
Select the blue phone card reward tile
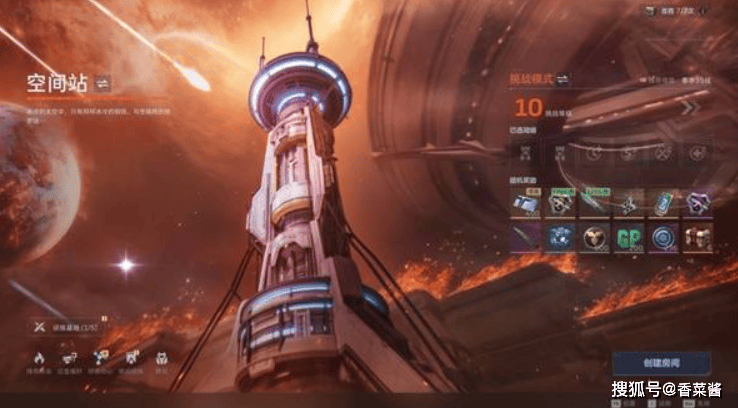tap(662, 201)
